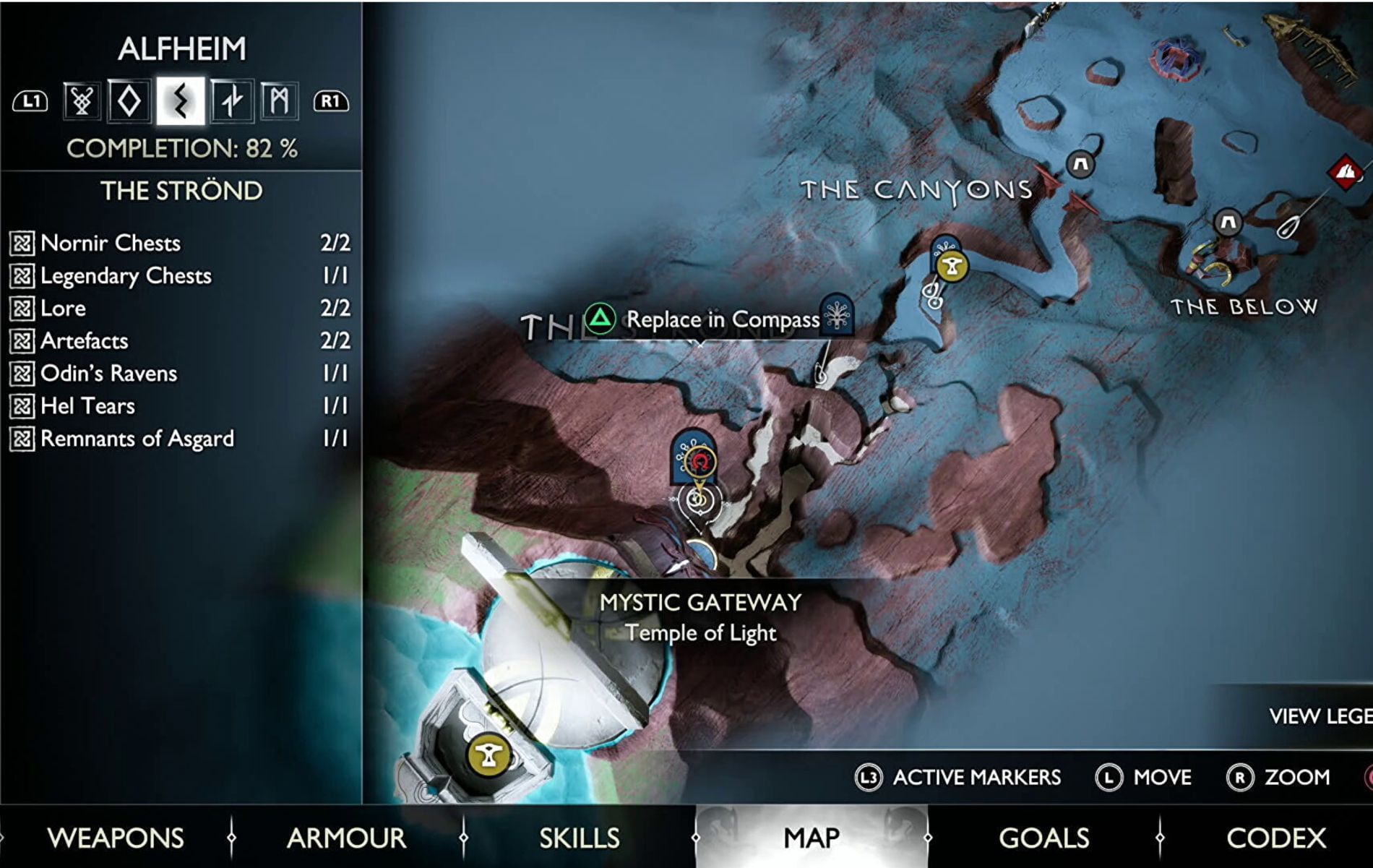Click the highlighted zigzag rune realm icon
Viewport: 1373px width, 868px height.
click(181, 100)
